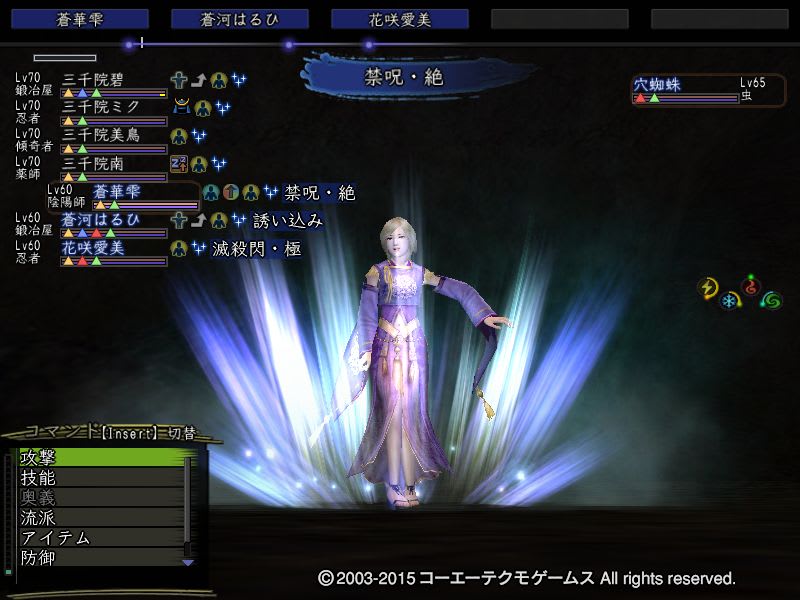Click the blue snowflake element icon
Viewport: 800px width, 600px height.
(x=730, y=301)
